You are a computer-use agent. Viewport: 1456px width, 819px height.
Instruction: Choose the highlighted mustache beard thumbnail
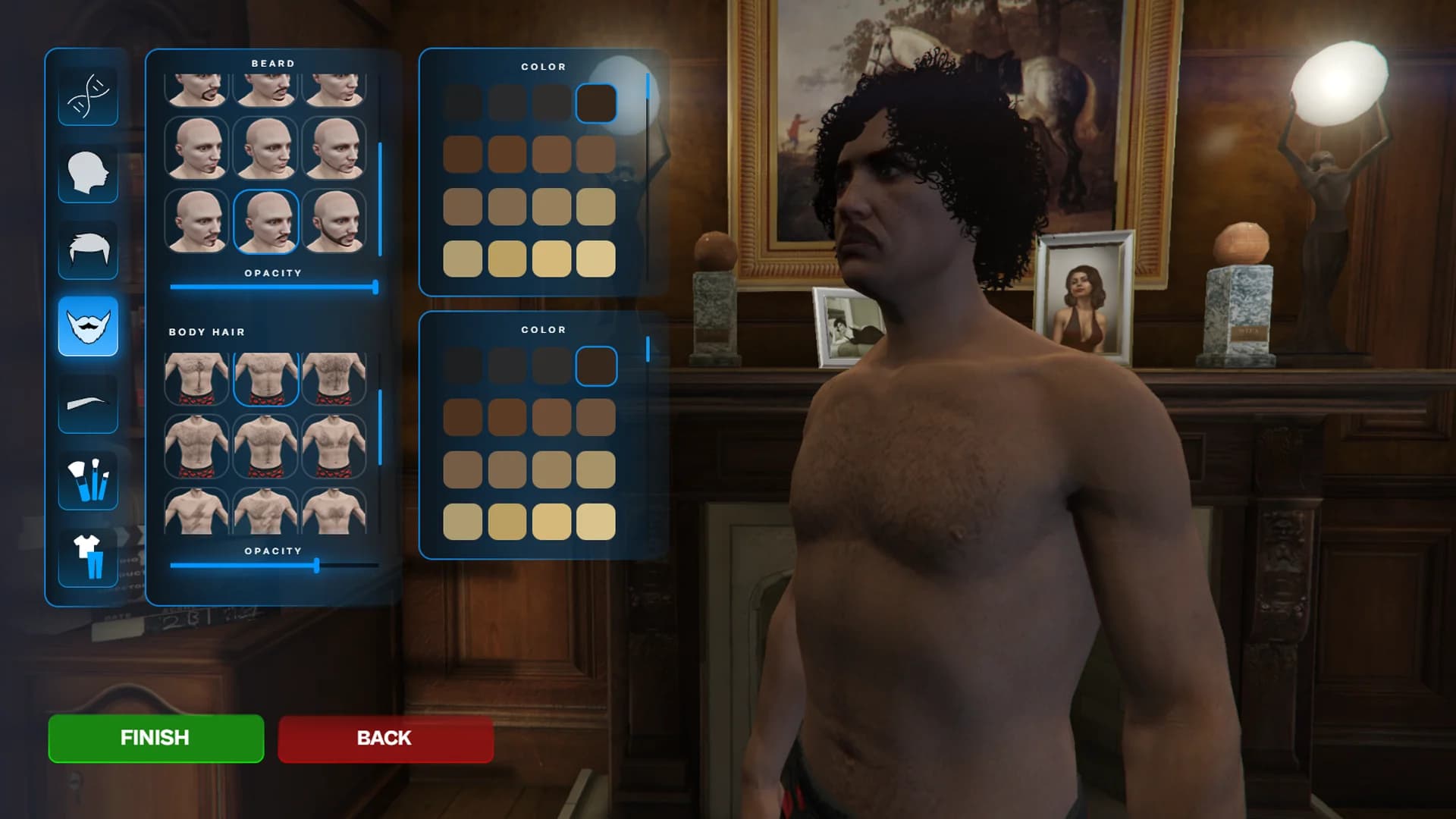265,221
